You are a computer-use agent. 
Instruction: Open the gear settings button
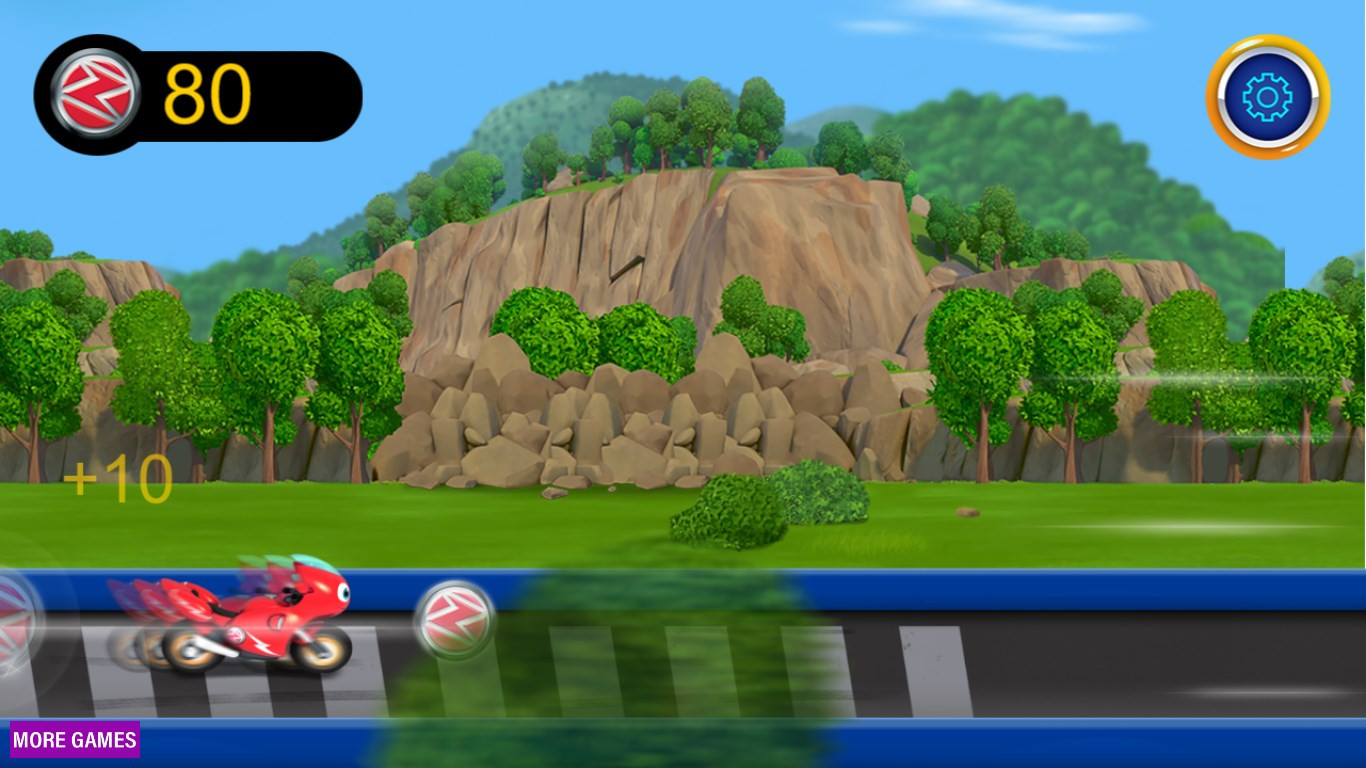pyautogui.click(x=1267, y=97)
